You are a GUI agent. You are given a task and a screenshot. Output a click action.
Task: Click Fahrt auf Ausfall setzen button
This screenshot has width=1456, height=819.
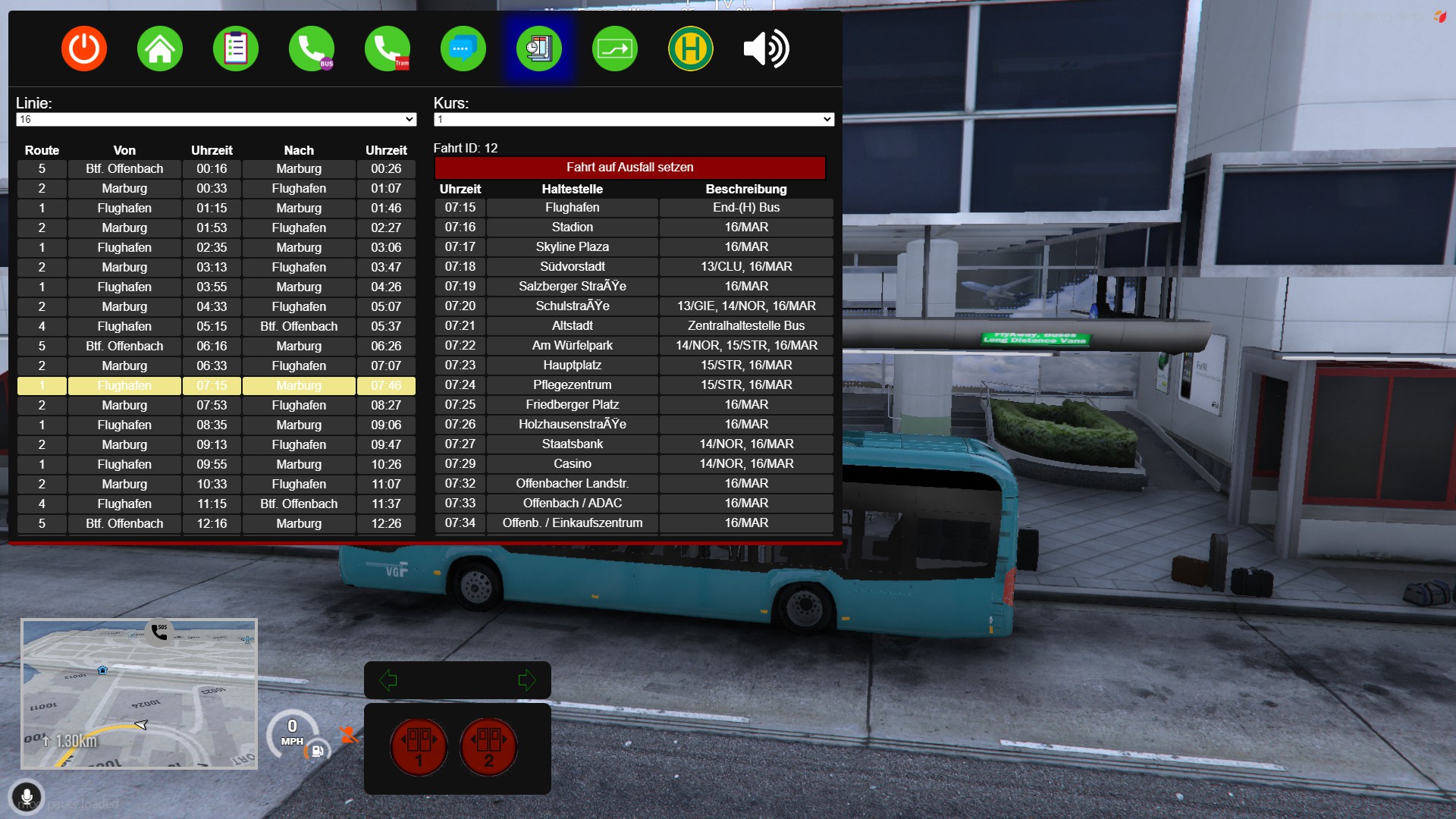pyautogui.click(x=629, y=168)
